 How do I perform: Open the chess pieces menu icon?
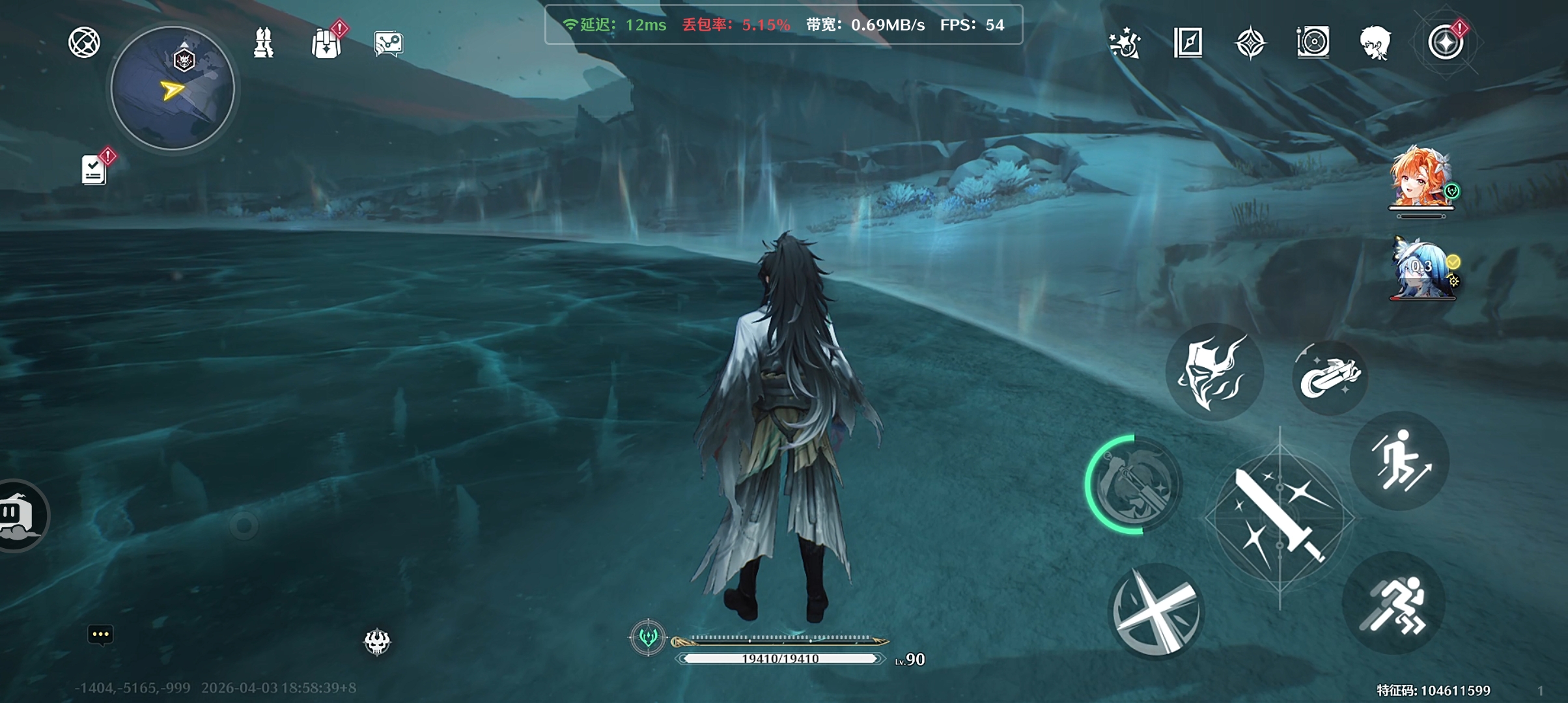click(264, 43)
